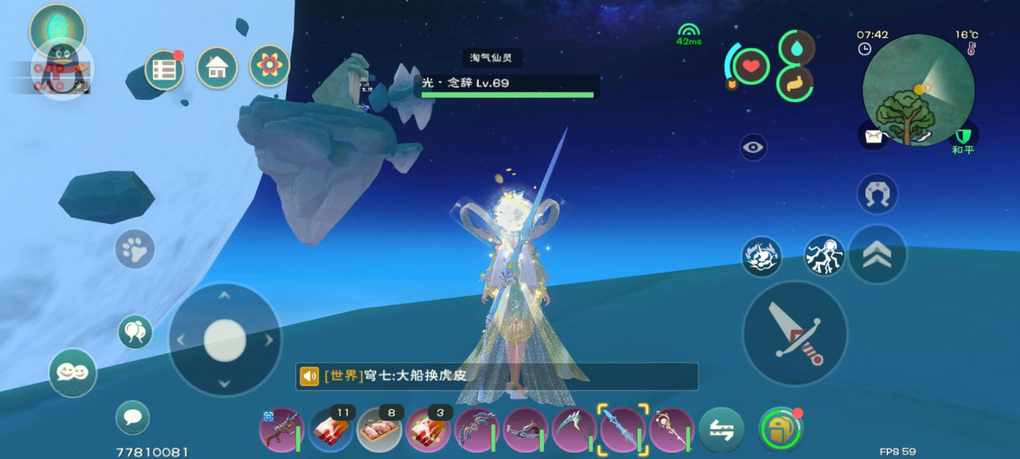Tap the double-arrow jump button
This screenshot has width=1020, height=459.
point(877,255)
